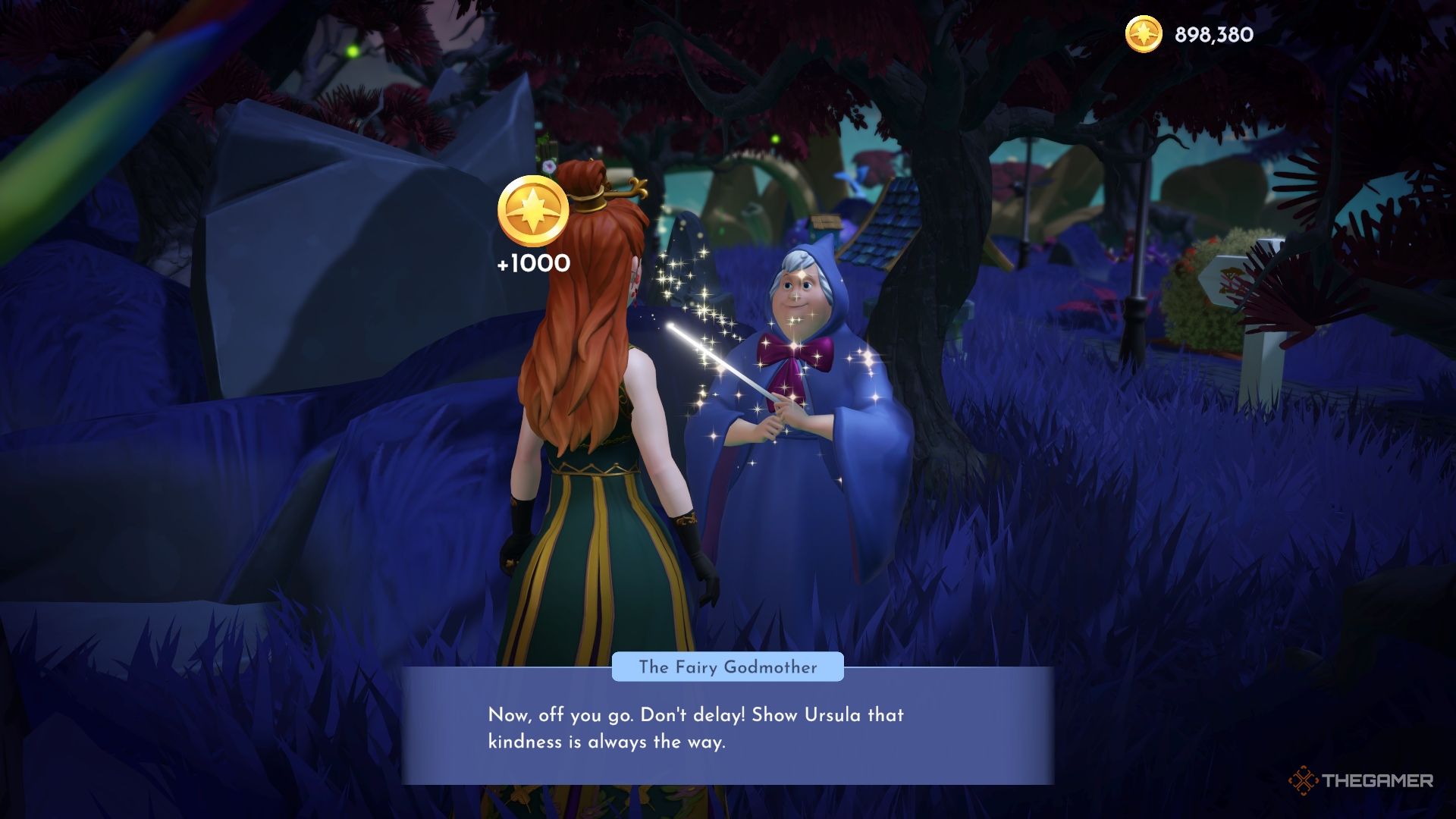This screenshot has height=819, width=1456.
Task: Click the 898,380 currency counter
Action: pos(1212,34)
